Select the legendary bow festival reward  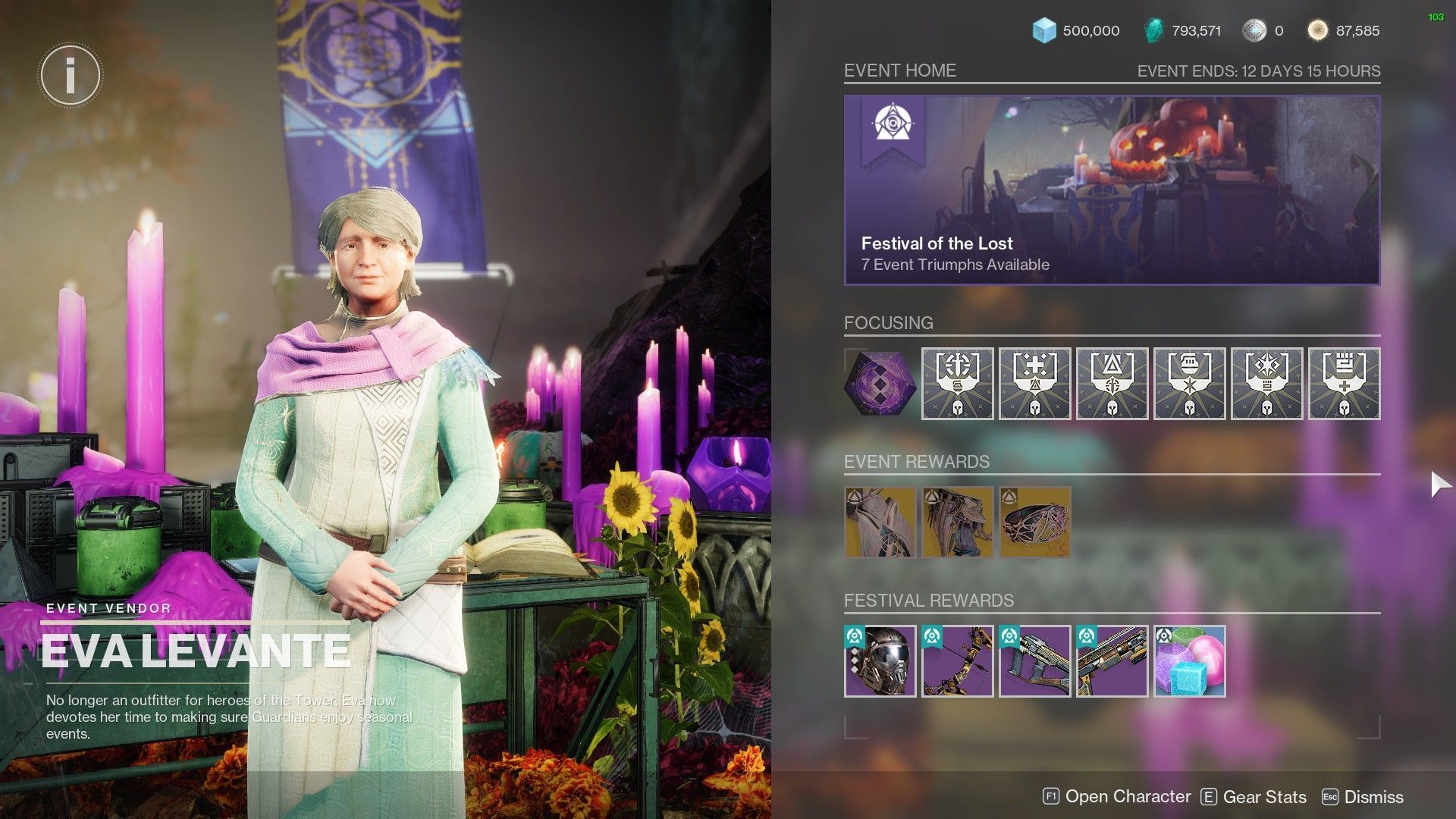click(x=957, y=661)
